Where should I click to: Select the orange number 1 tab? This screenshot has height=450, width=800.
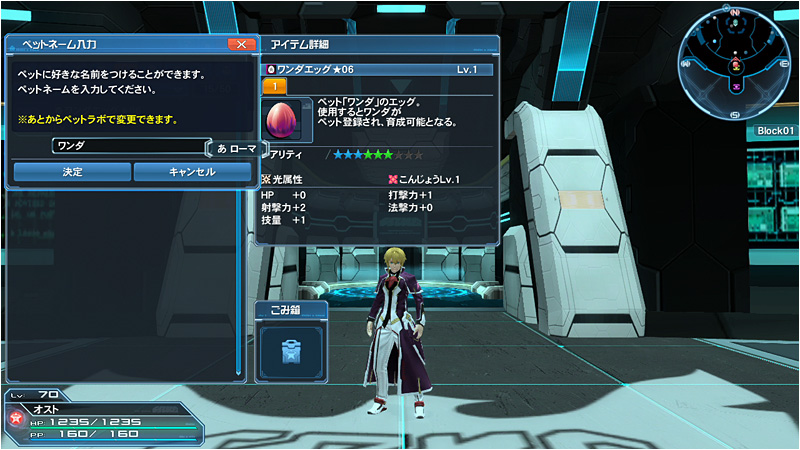click(274, 87)
